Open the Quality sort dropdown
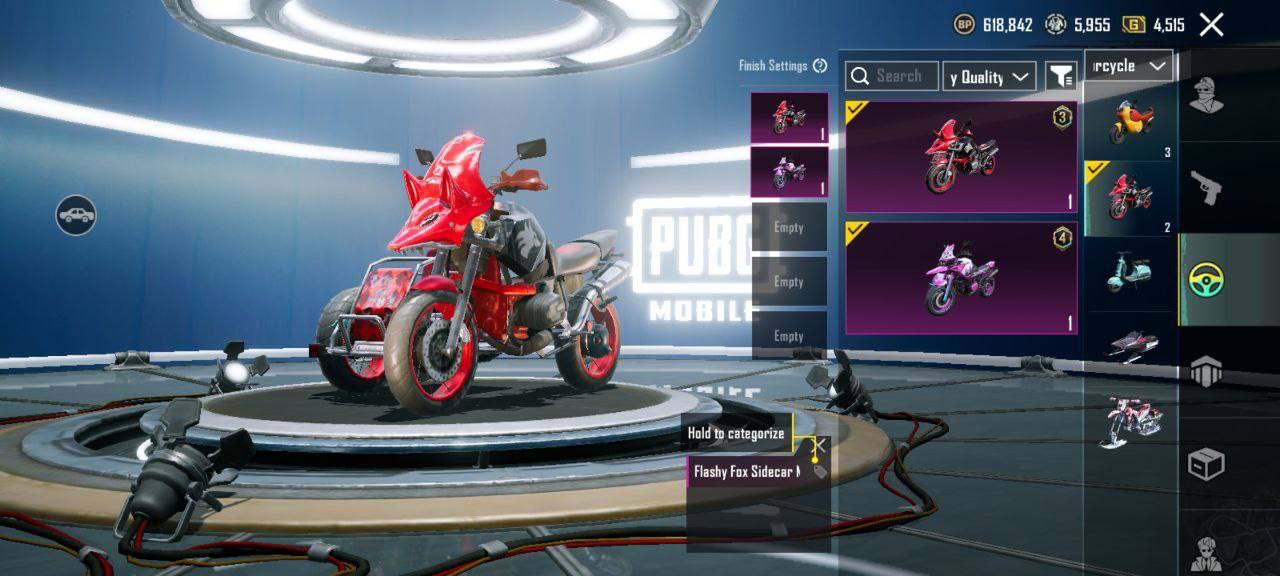The width and height of the screenshot is (1280, 576). click(989, 77)
